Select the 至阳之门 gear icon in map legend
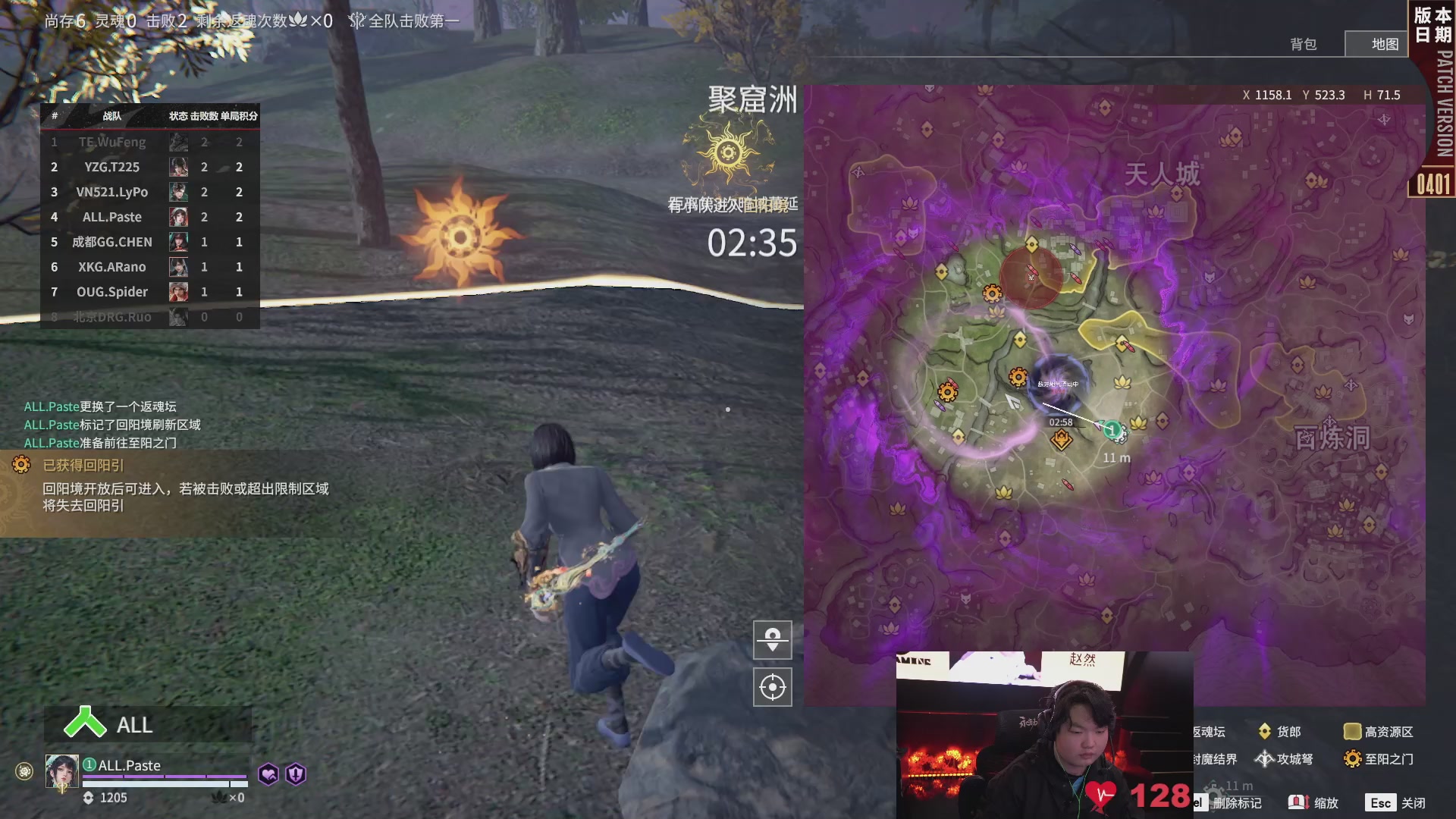 (x=1353, y=758)
